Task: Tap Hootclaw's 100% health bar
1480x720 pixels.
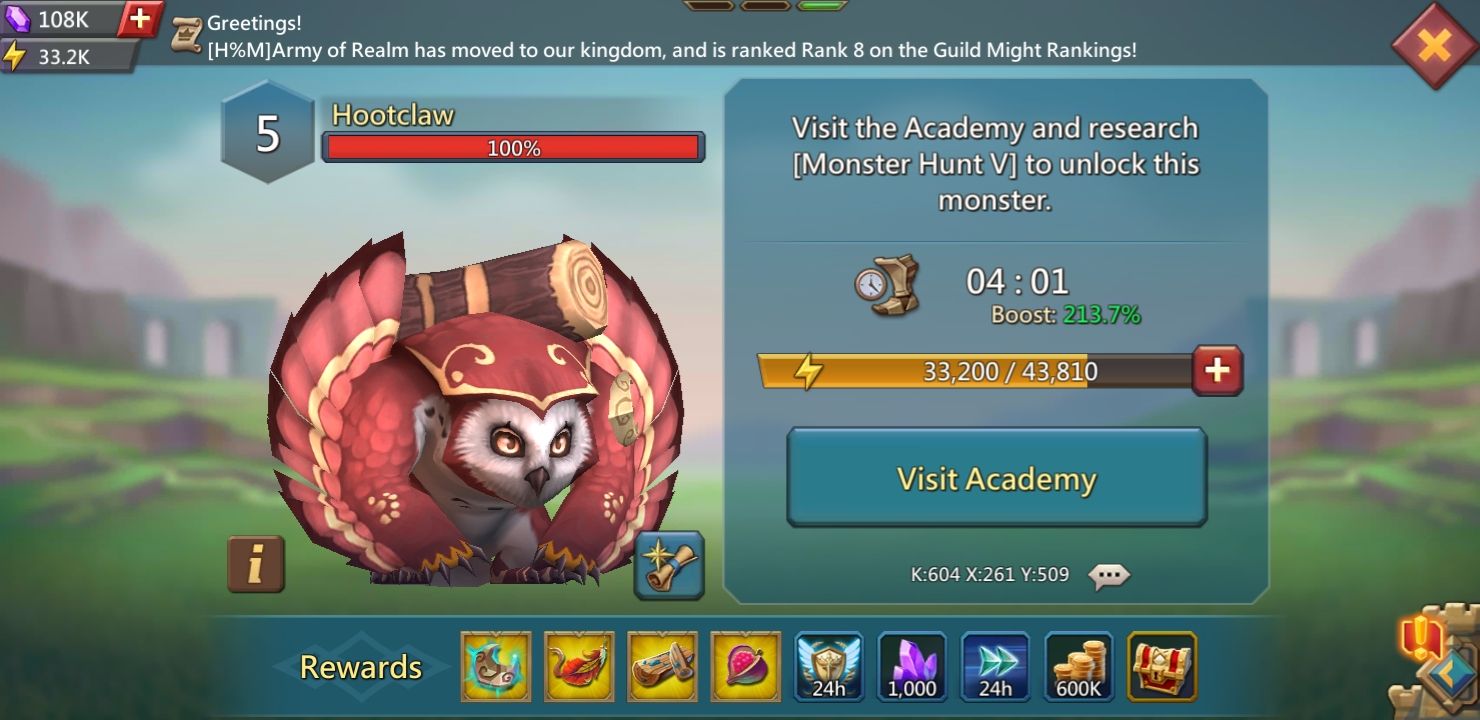Action: [x=513, y=146]
